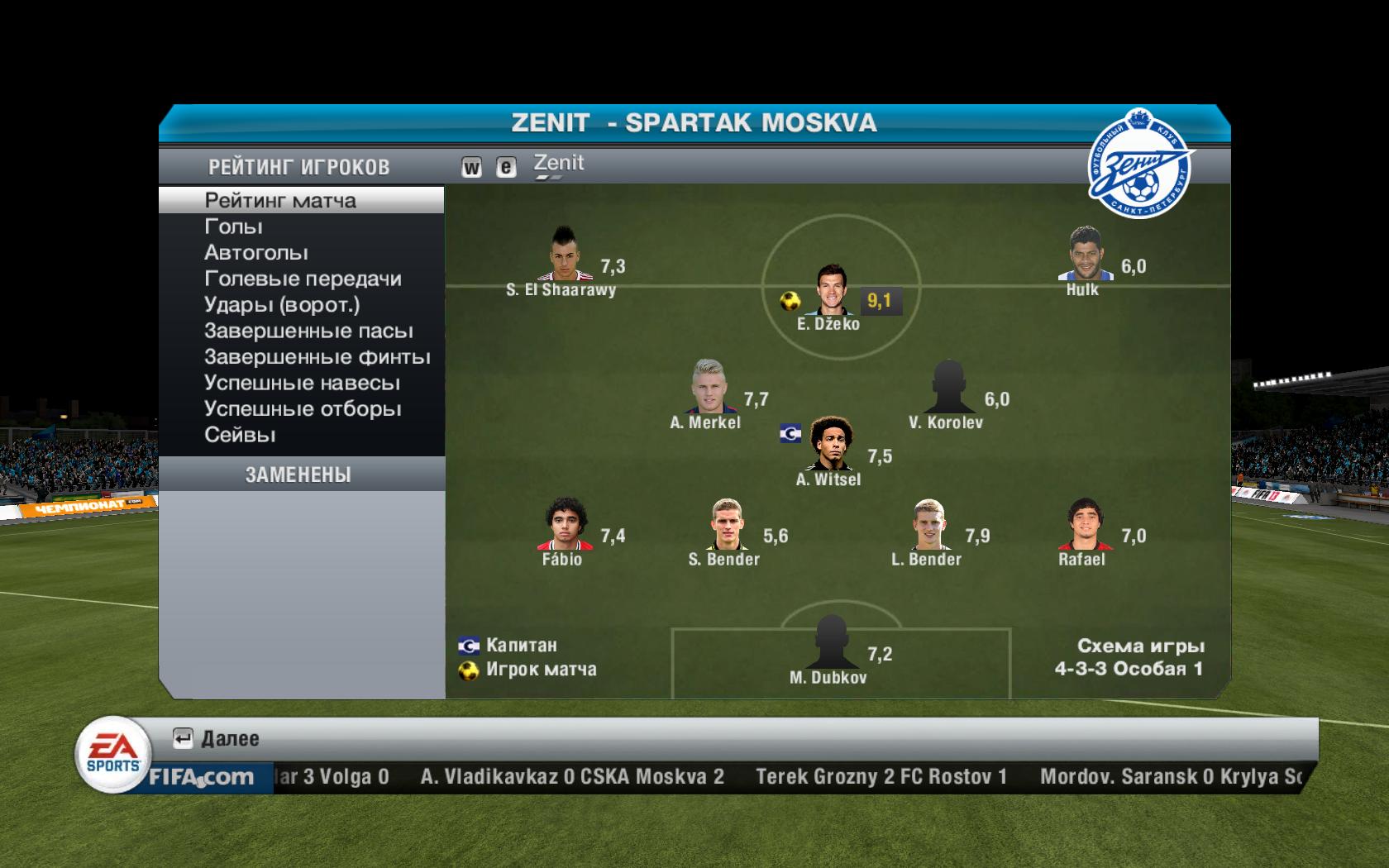This screenshot has height=868, width=1389.
Task: Select Hulk's player portrait
Action: 1084,255
